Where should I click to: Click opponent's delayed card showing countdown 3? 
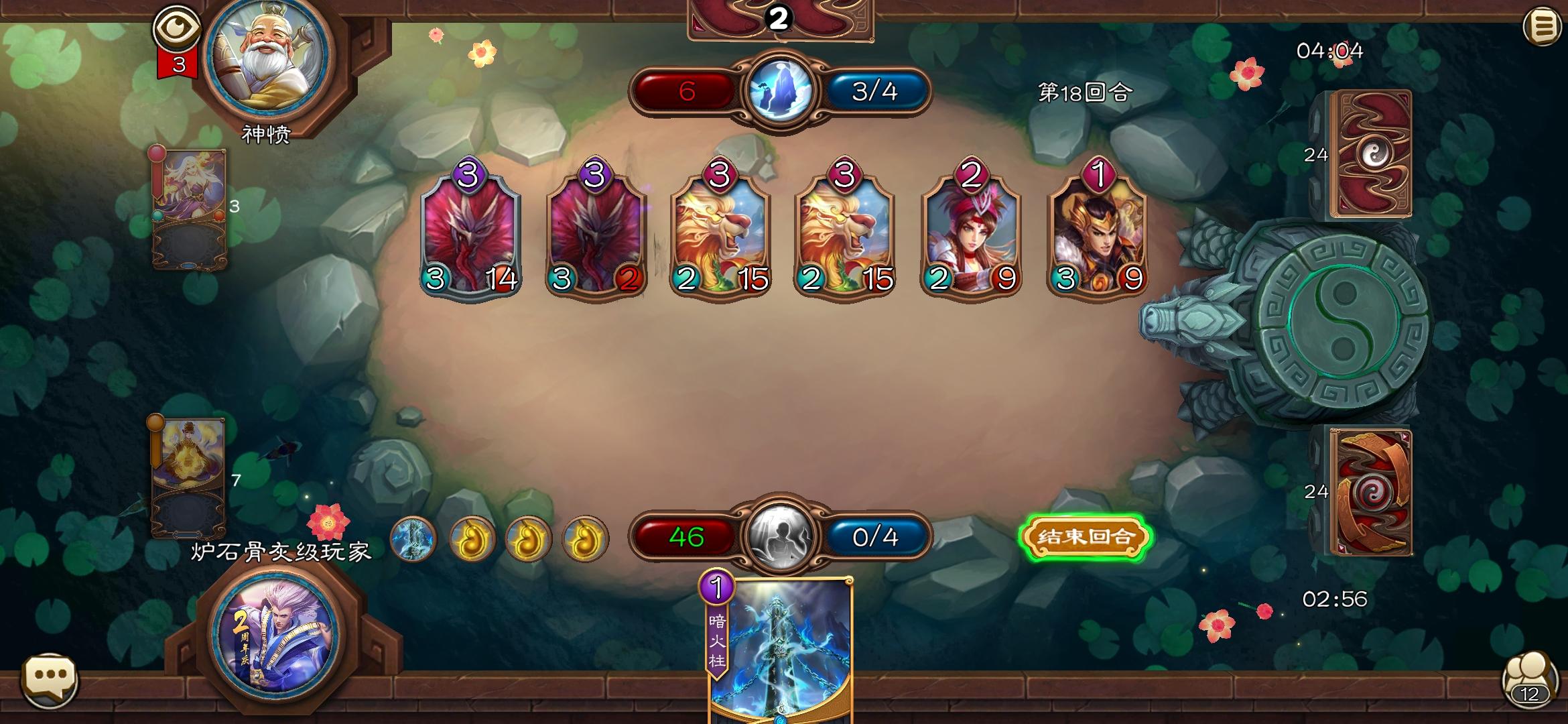(190, 208)
